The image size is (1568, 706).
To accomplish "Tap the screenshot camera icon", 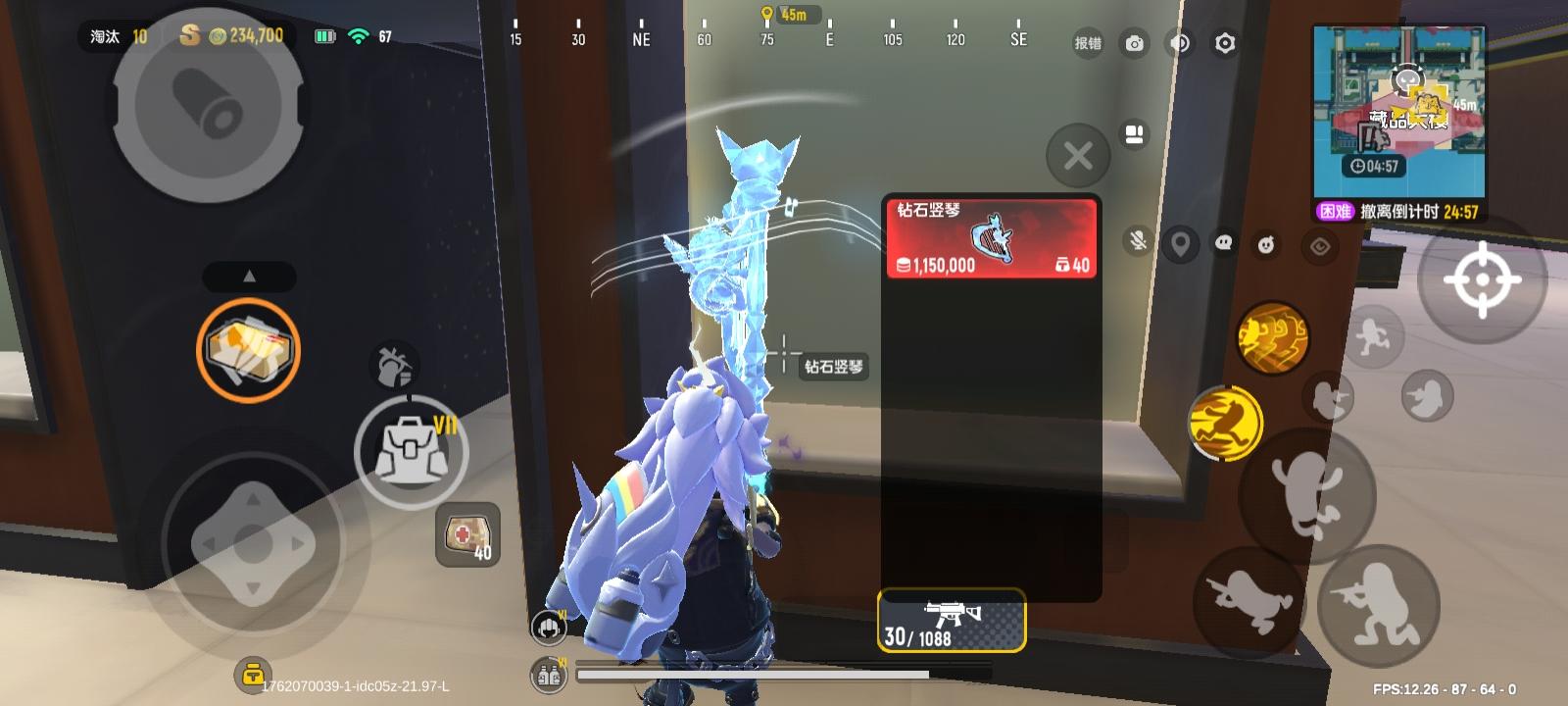I will coord(1134,43).
